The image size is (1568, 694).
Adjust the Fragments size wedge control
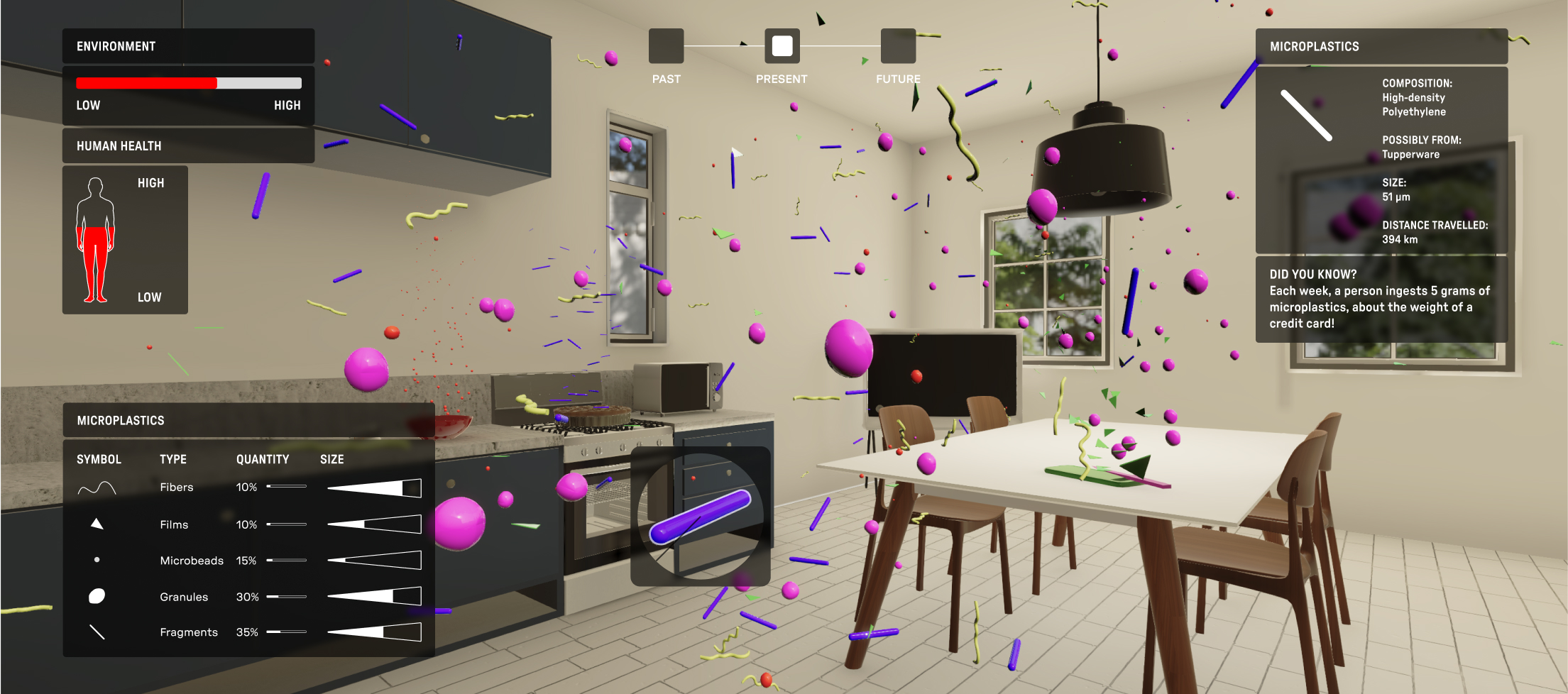(374, 632)
